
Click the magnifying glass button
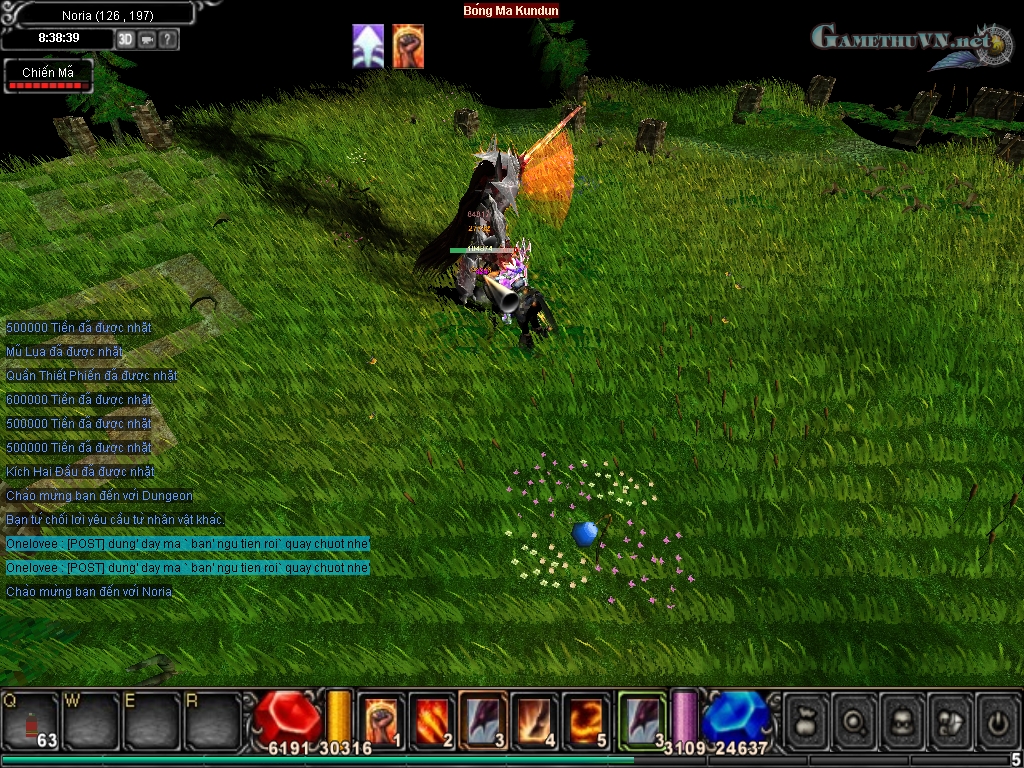pos(855,719)
